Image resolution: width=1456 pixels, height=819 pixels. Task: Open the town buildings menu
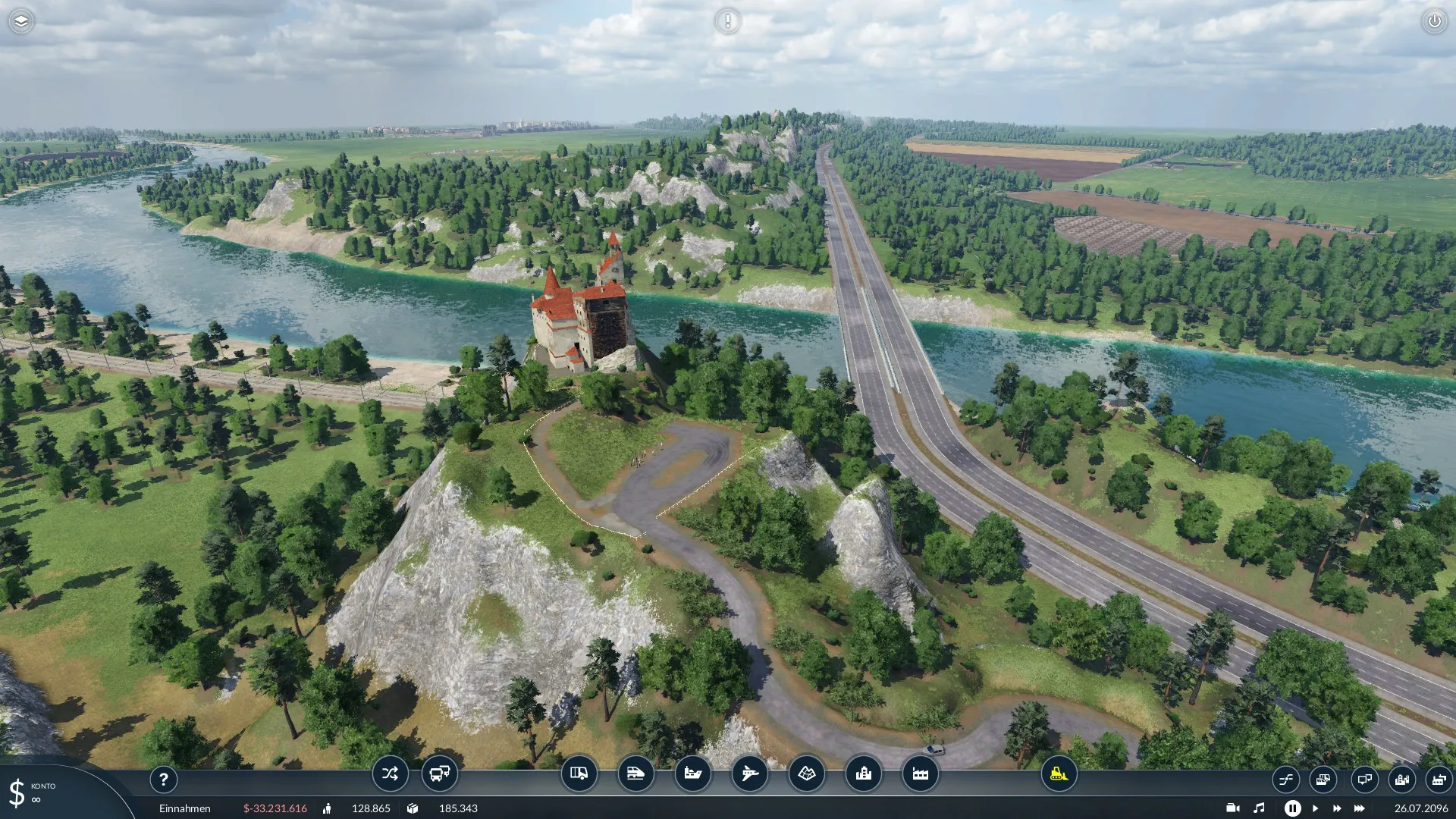point(863,773)
